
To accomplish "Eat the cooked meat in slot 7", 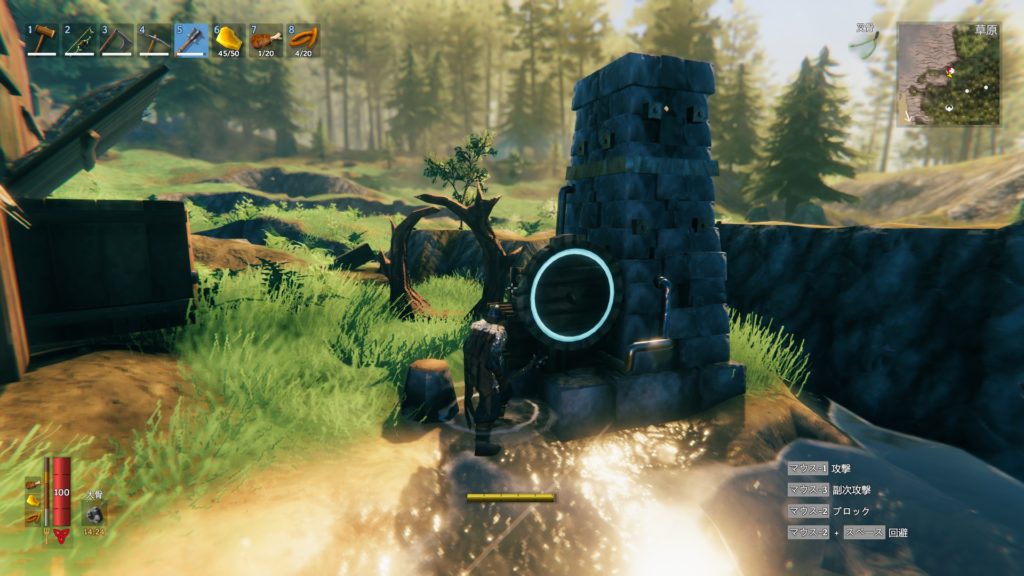I will point(266,41).
